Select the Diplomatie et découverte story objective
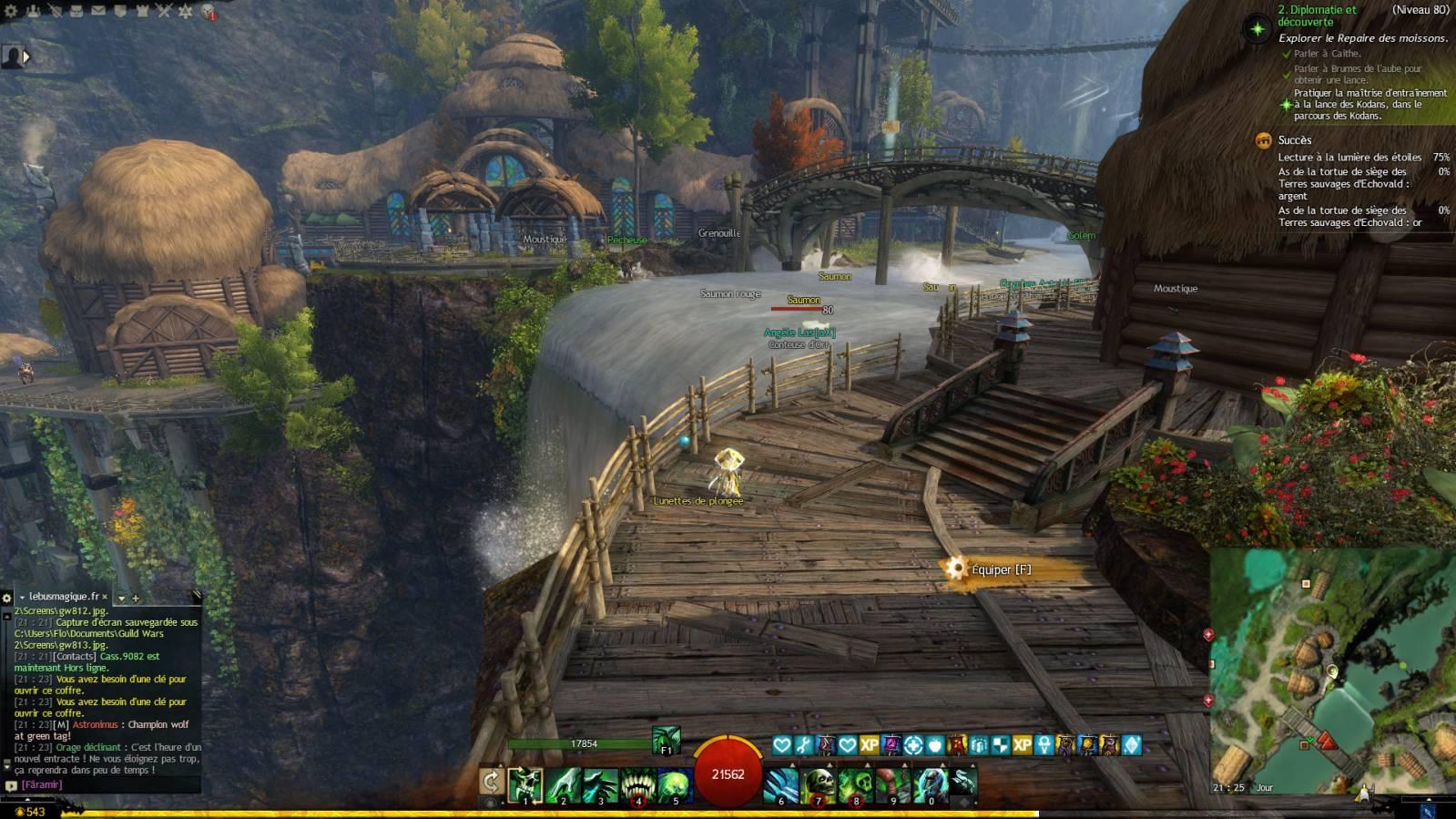 pos(1316,15)
